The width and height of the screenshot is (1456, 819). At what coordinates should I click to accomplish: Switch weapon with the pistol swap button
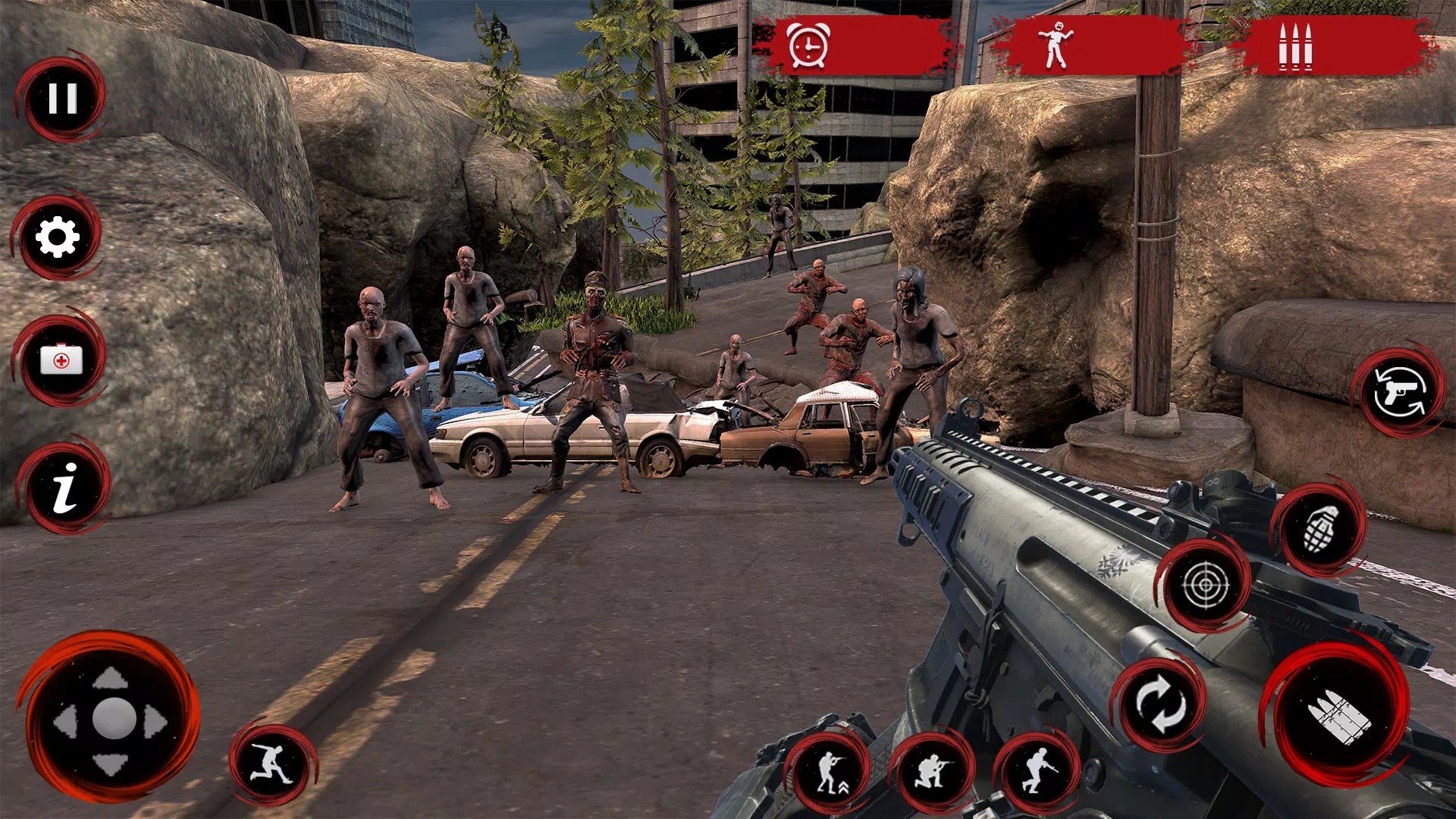pos(1398,393)
